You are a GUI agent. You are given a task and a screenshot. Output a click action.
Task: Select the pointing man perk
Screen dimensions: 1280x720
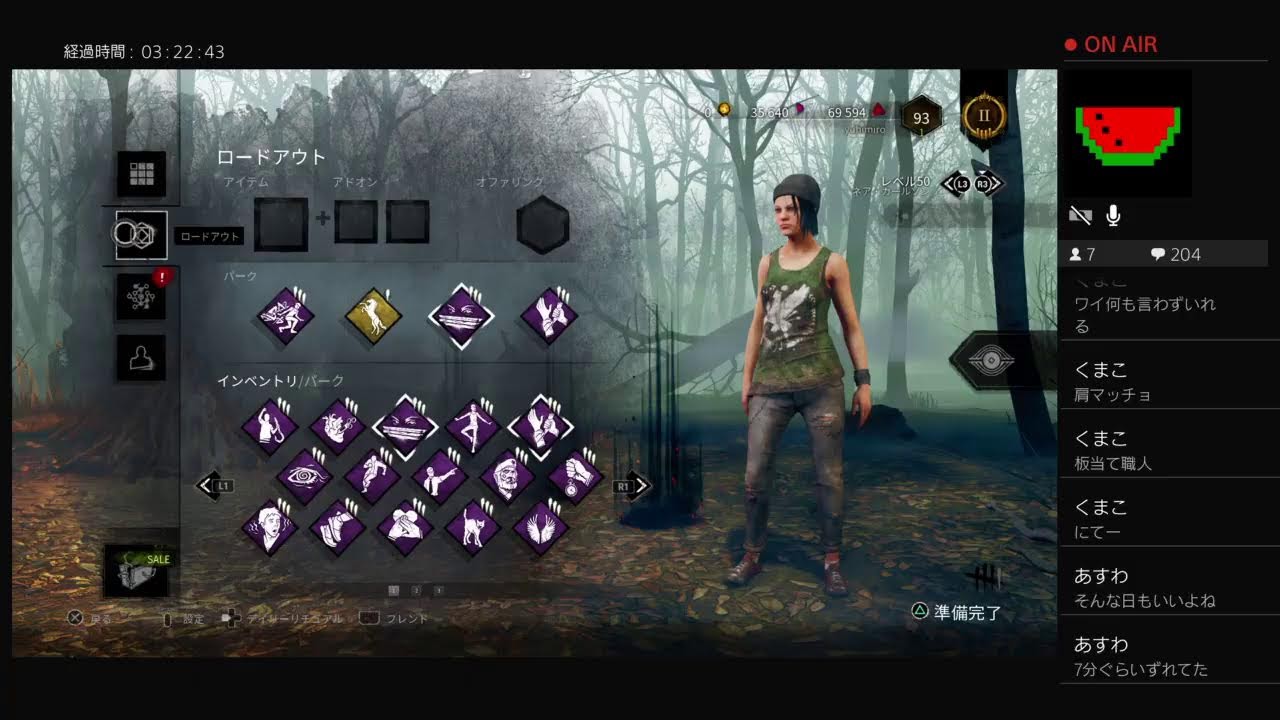tap(440, 477)
